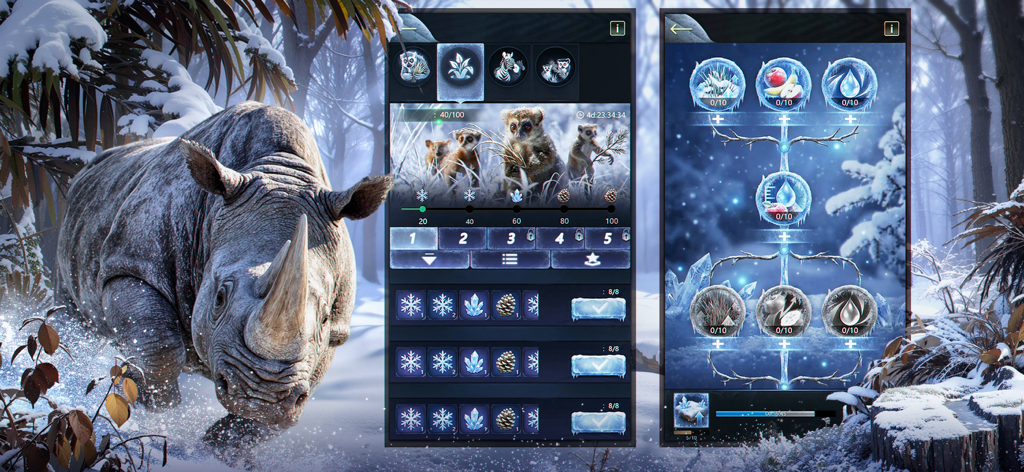Open the lemur group tab
The width and height of the screenshot is (1024, 472).
556,68
